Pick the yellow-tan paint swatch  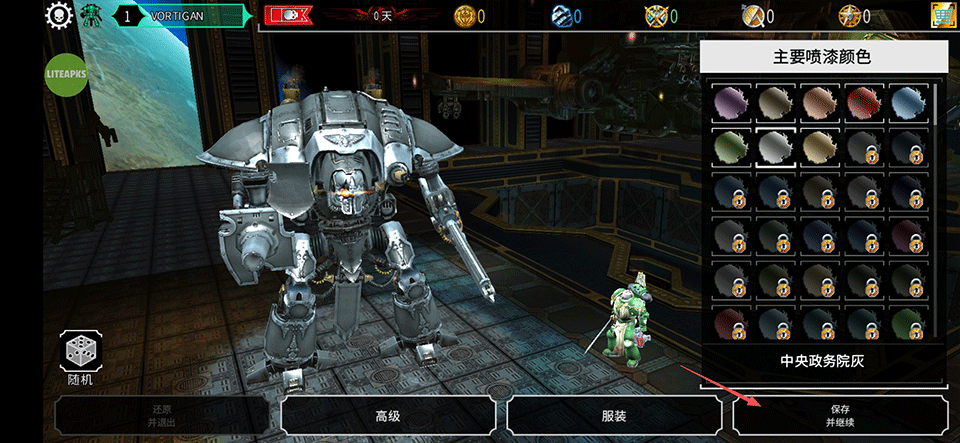tap(818, 147)
